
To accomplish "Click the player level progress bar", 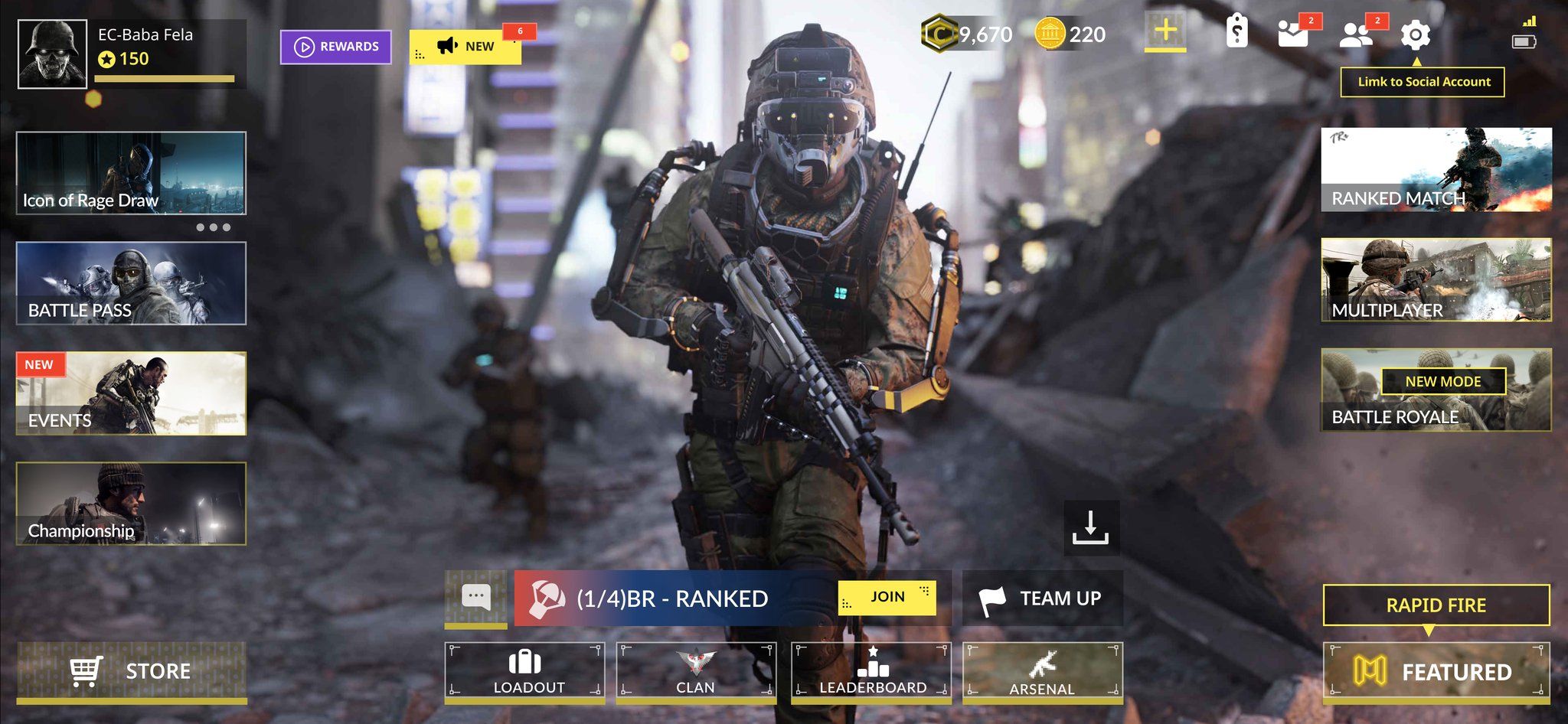I will [x=163, y=77].
